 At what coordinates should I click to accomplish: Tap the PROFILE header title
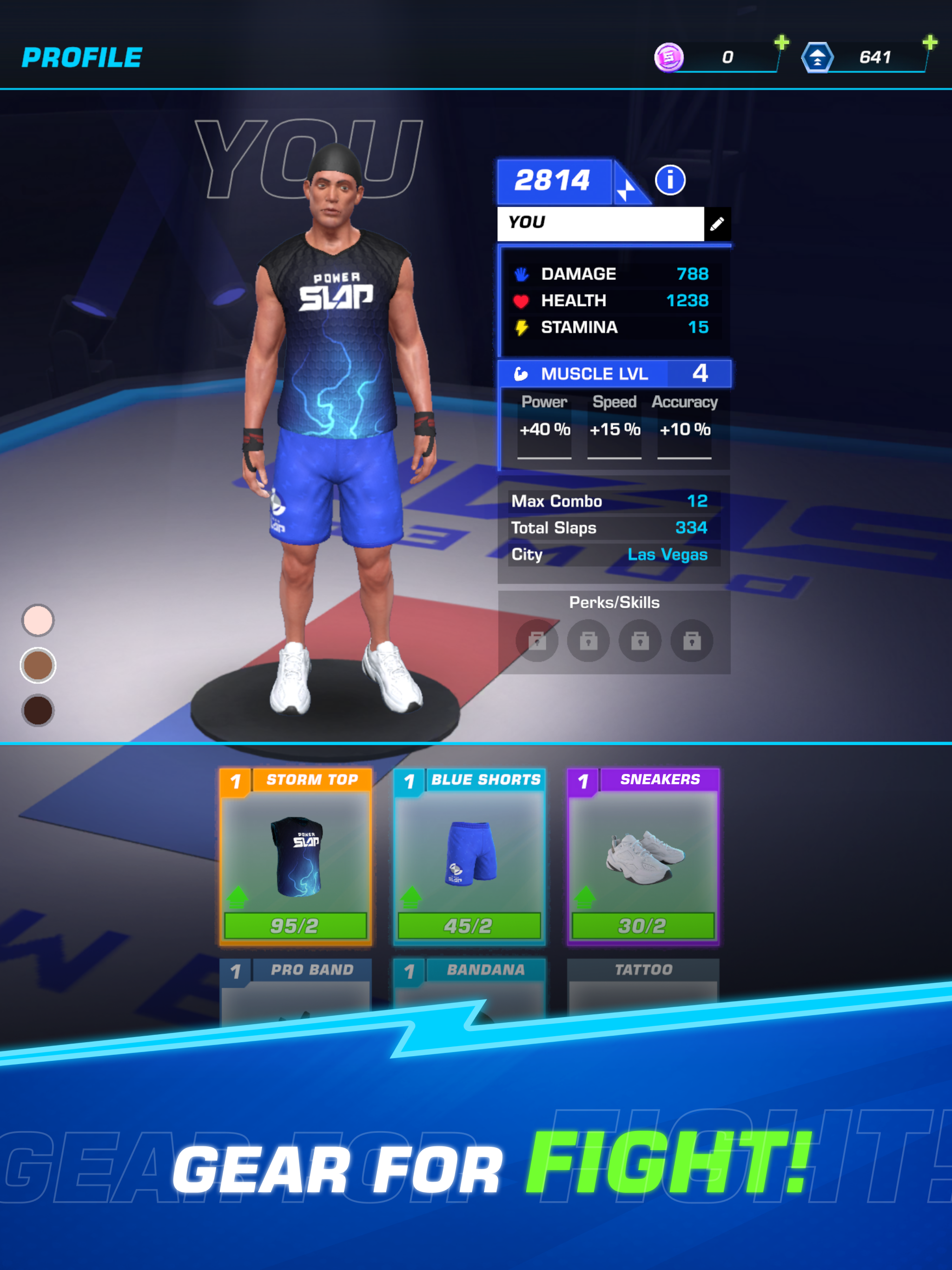coord(82,56)
